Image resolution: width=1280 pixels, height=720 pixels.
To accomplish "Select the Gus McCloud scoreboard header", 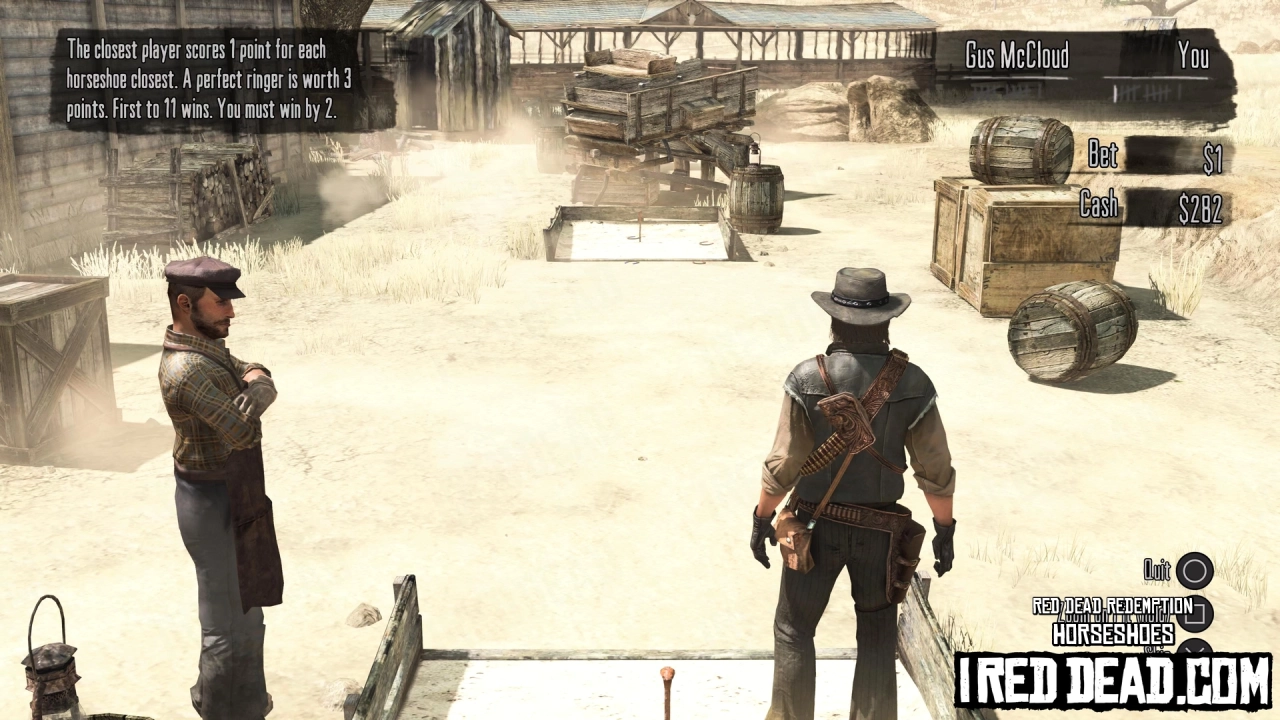I will coord(1016,57).
